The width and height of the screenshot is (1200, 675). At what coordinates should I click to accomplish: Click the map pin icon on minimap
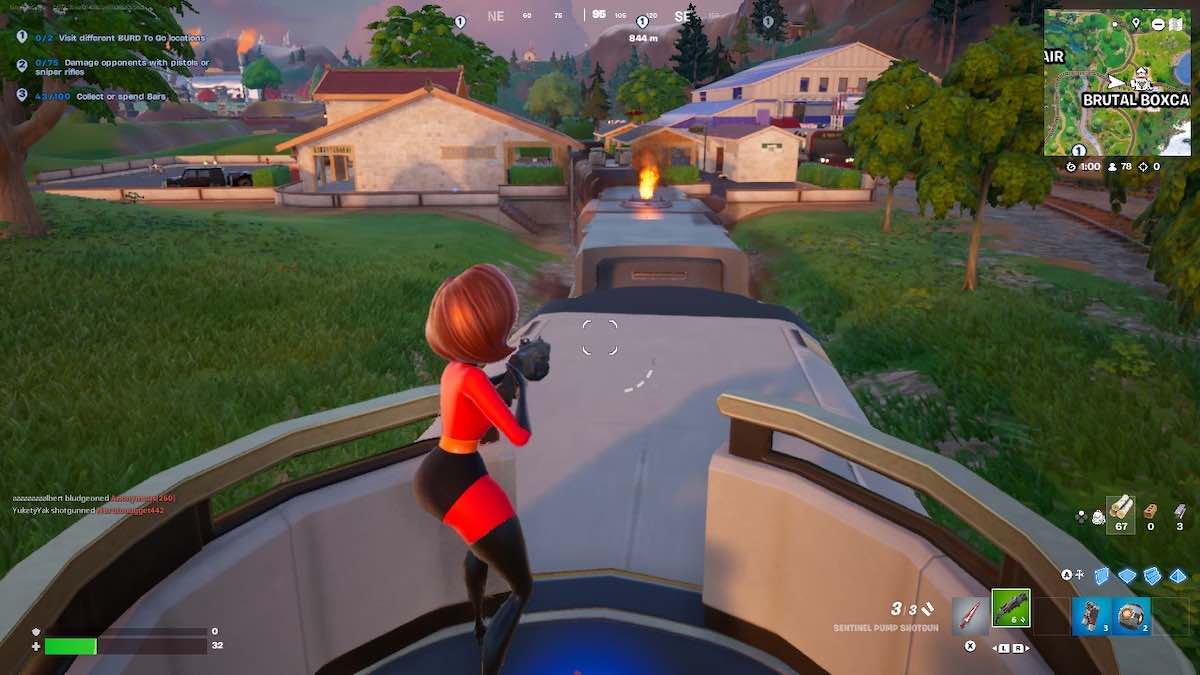click(x=1136, y=23)
